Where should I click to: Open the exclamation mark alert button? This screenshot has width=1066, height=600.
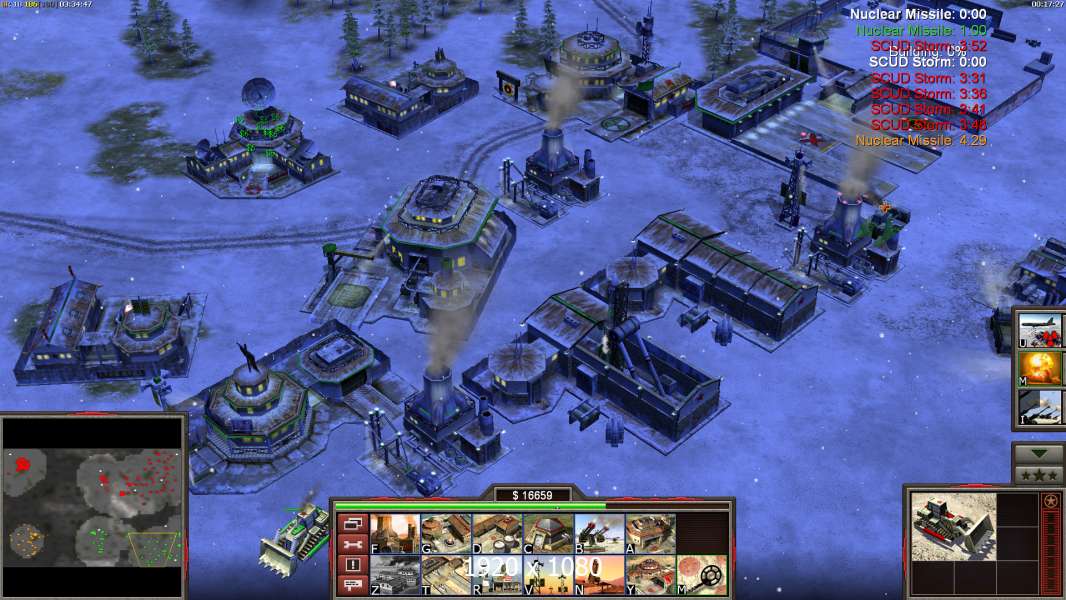(352, 565)
